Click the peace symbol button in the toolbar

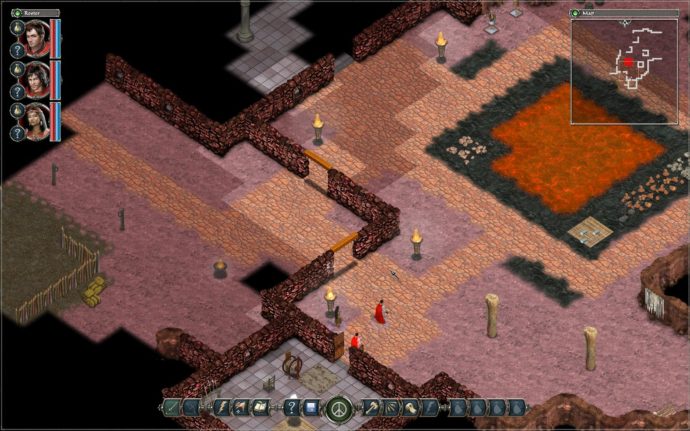tap(341, 408)
